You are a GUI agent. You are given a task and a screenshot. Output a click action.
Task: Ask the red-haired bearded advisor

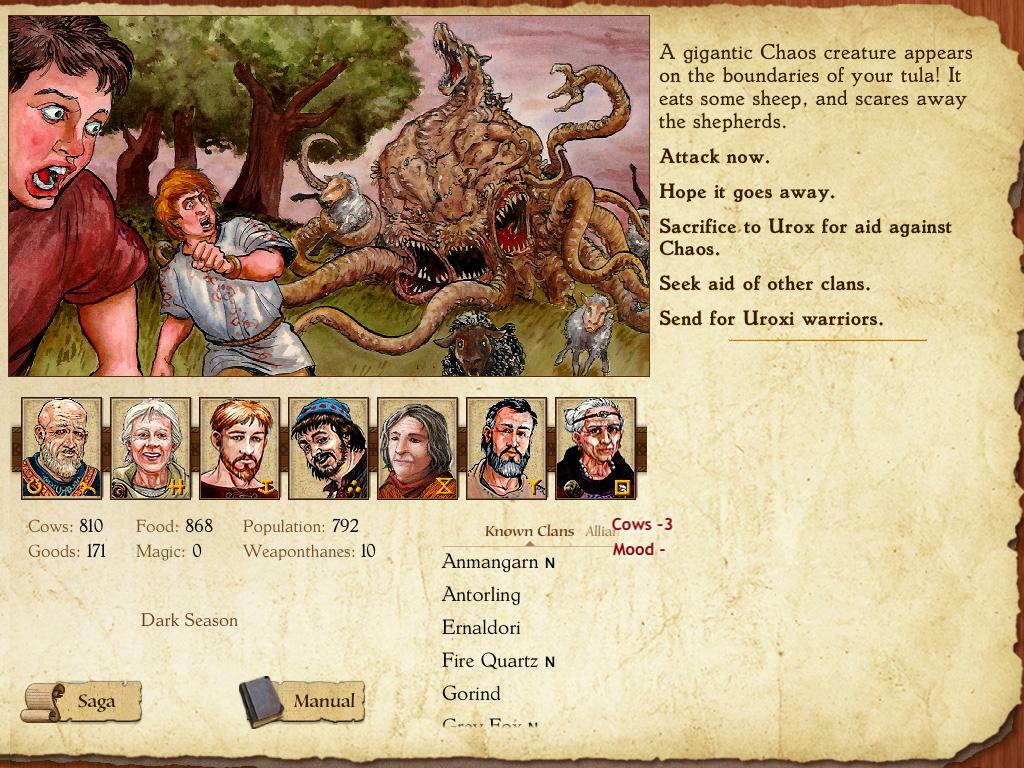pyautogui.click(x=239, y=448)
